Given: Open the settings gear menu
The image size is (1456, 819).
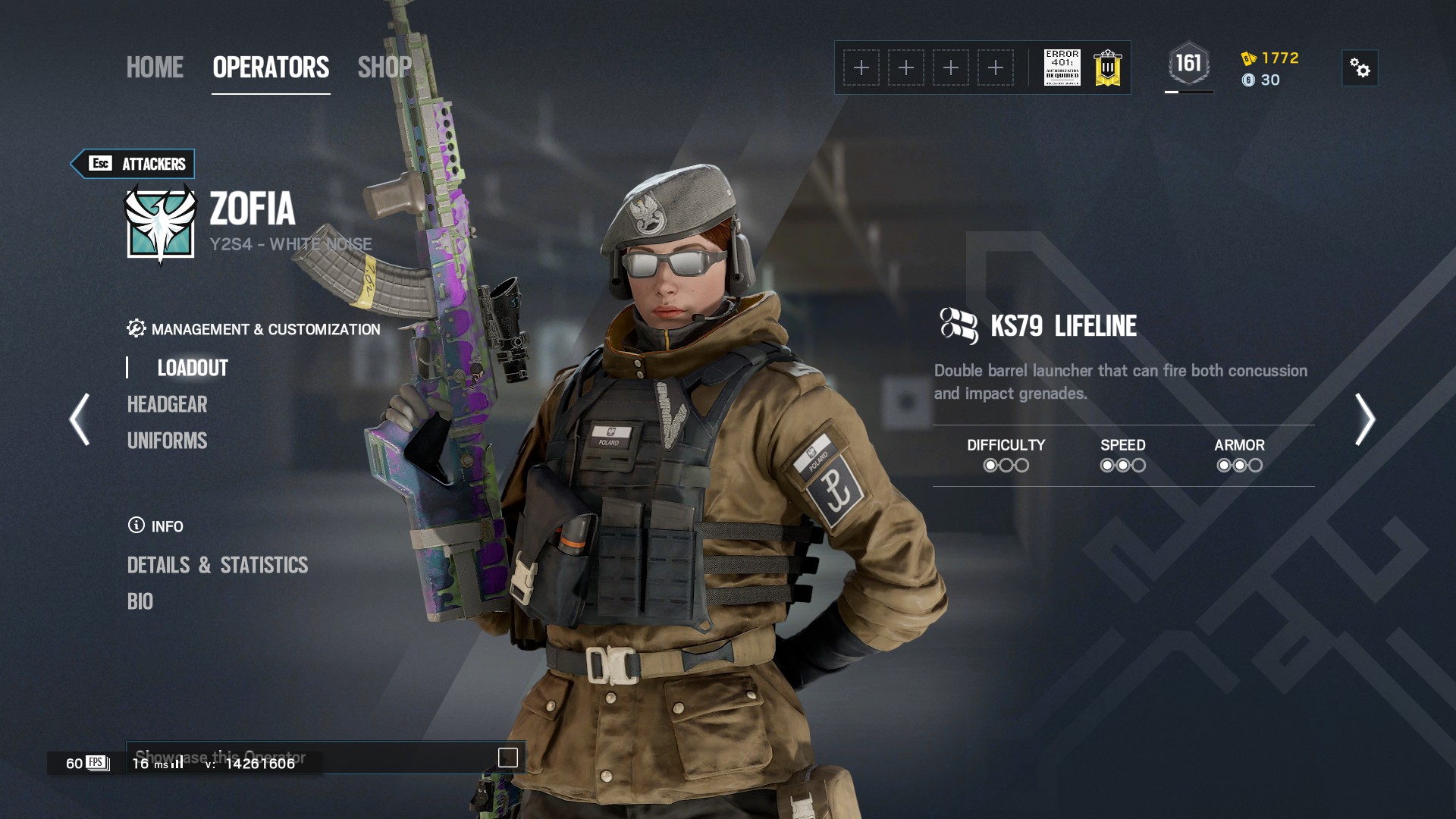Looking at the screenshot, I should pyautogui.click(x=1360, y=68).
